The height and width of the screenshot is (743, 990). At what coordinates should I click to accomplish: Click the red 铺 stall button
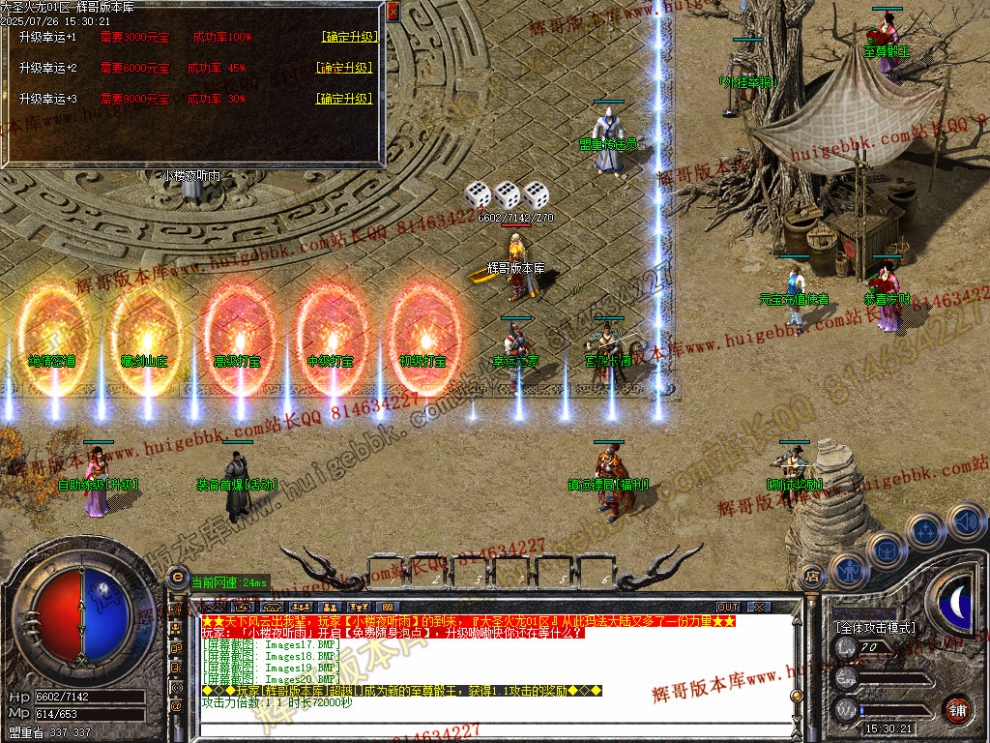[x=957, y=709]
